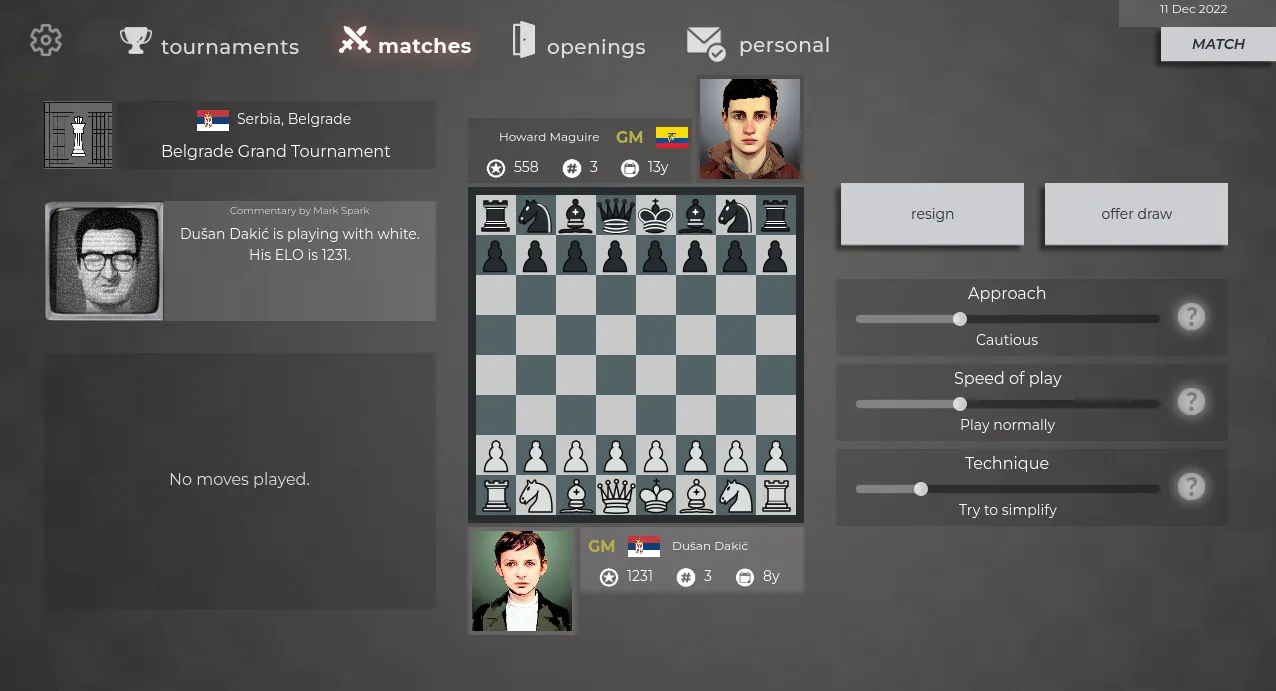
Task: View help for the Technique setting
Action: pos(1190,487)
